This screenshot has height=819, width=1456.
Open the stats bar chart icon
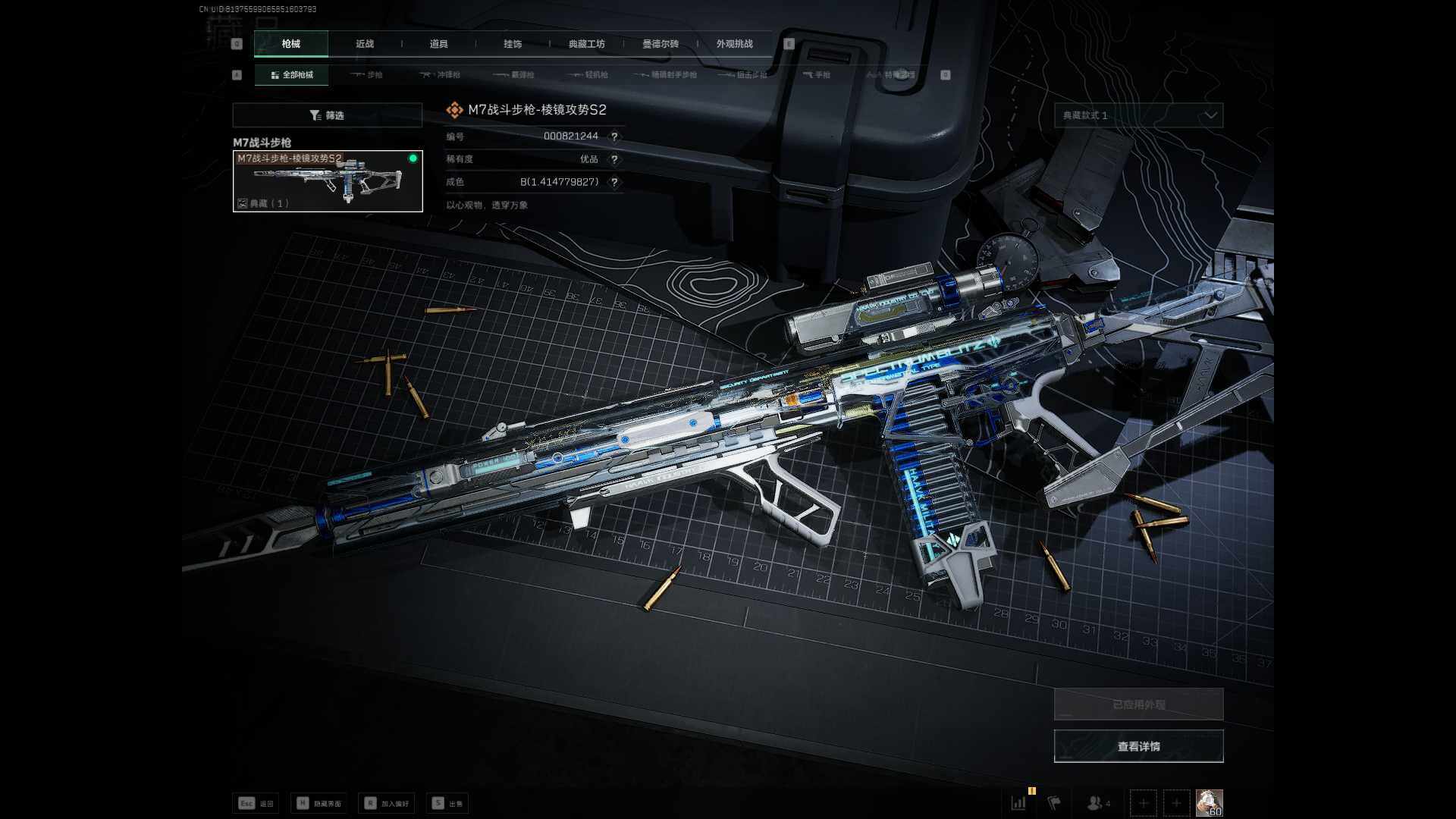pos(1018,802)
